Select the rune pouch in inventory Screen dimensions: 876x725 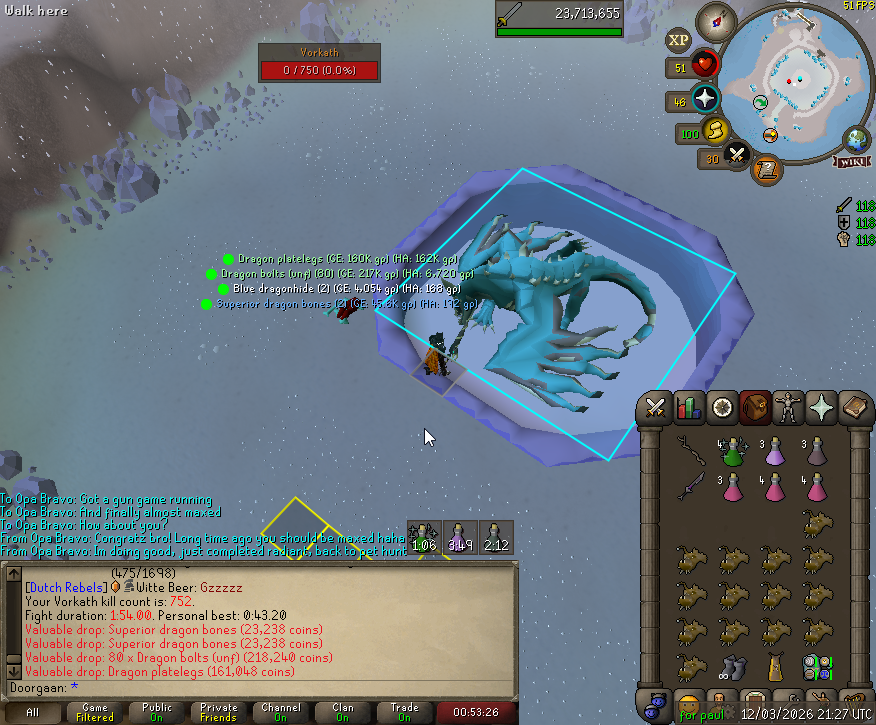pos(815,667)
